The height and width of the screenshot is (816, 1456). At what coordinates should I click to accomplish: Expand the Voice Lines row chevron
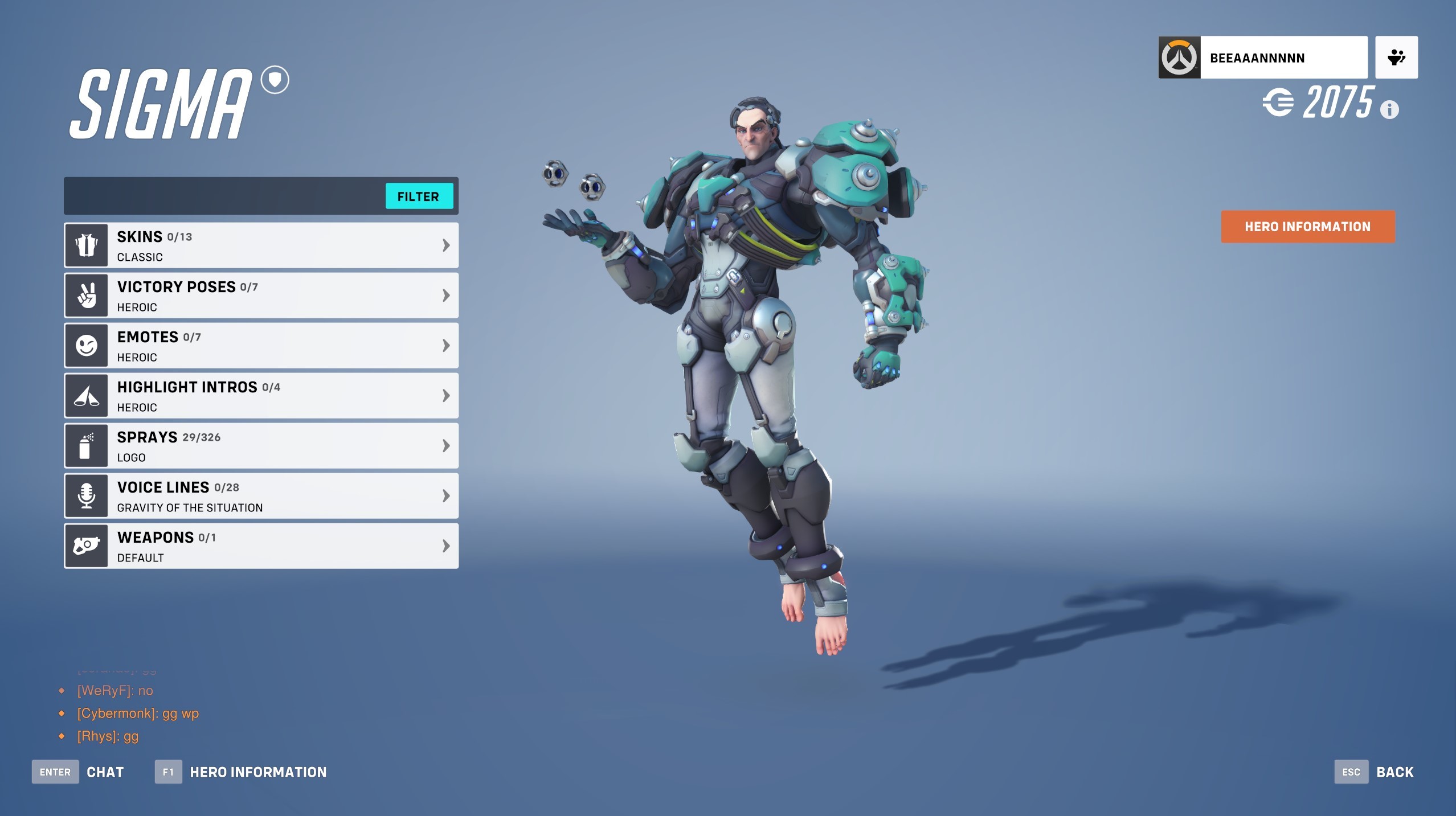[445, 495]
